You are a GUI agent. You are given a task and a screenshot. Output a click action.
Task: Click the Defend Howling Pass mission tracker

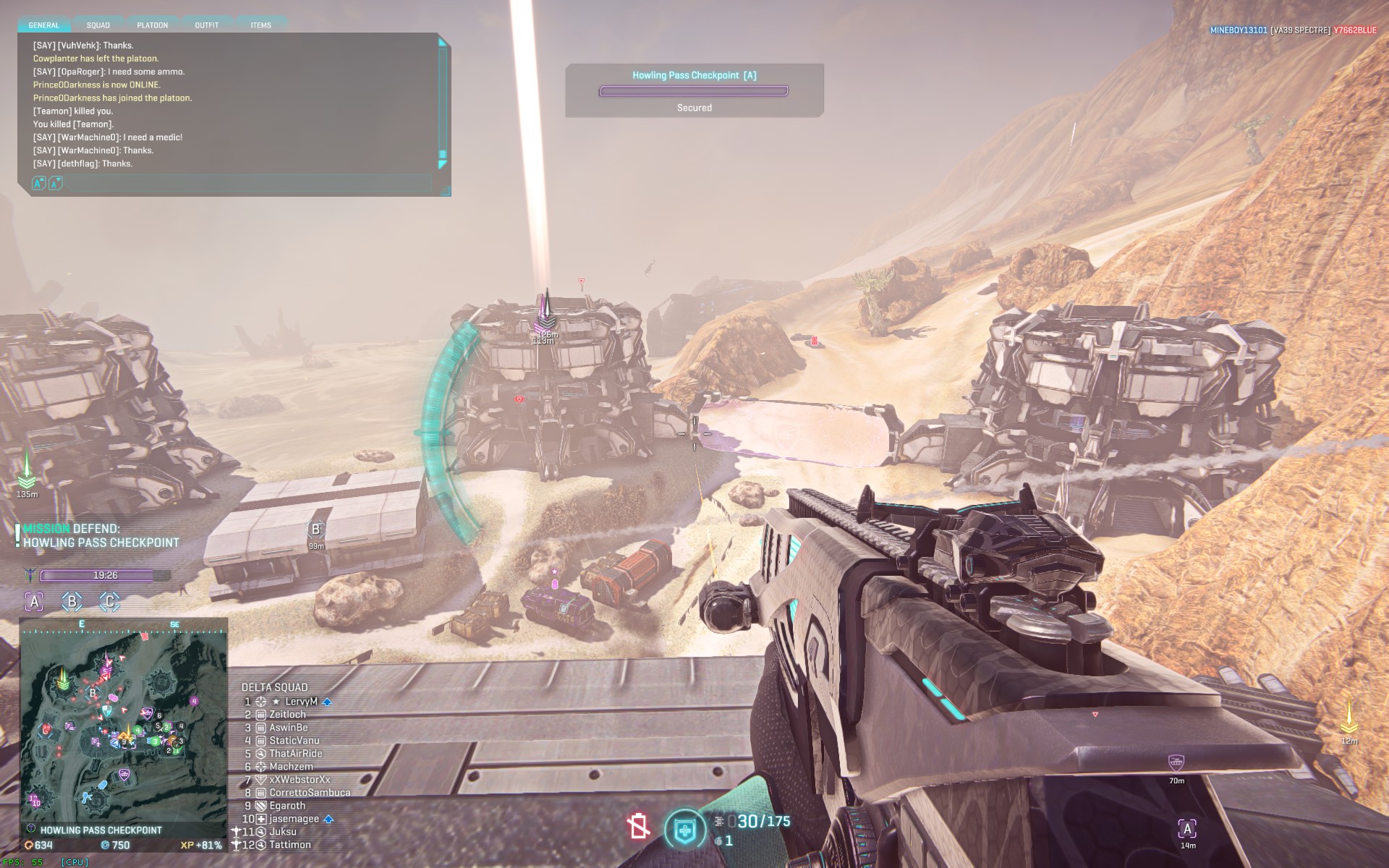click(101, 536)
